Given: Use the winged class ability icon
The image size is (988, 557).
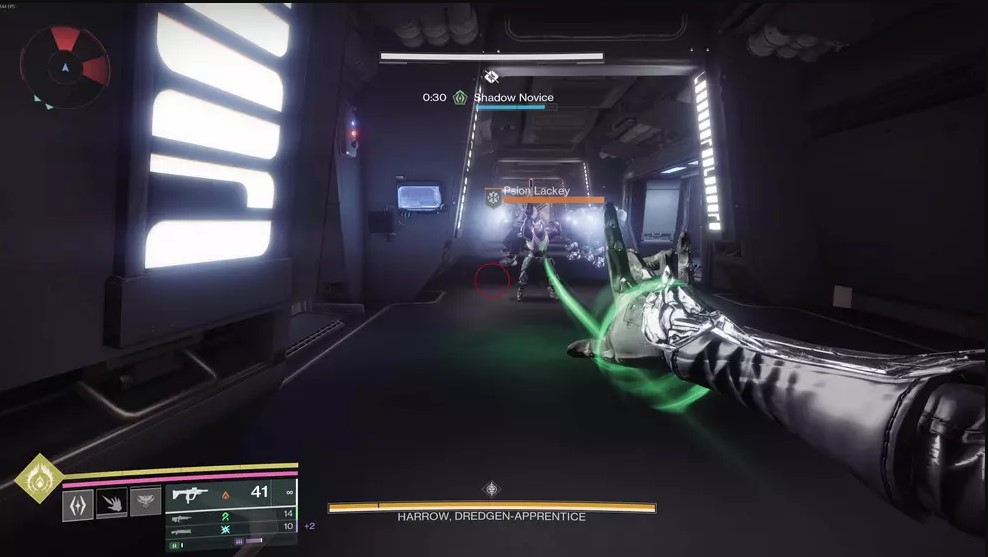Looking at the screenshot, I should pos(145,502).
